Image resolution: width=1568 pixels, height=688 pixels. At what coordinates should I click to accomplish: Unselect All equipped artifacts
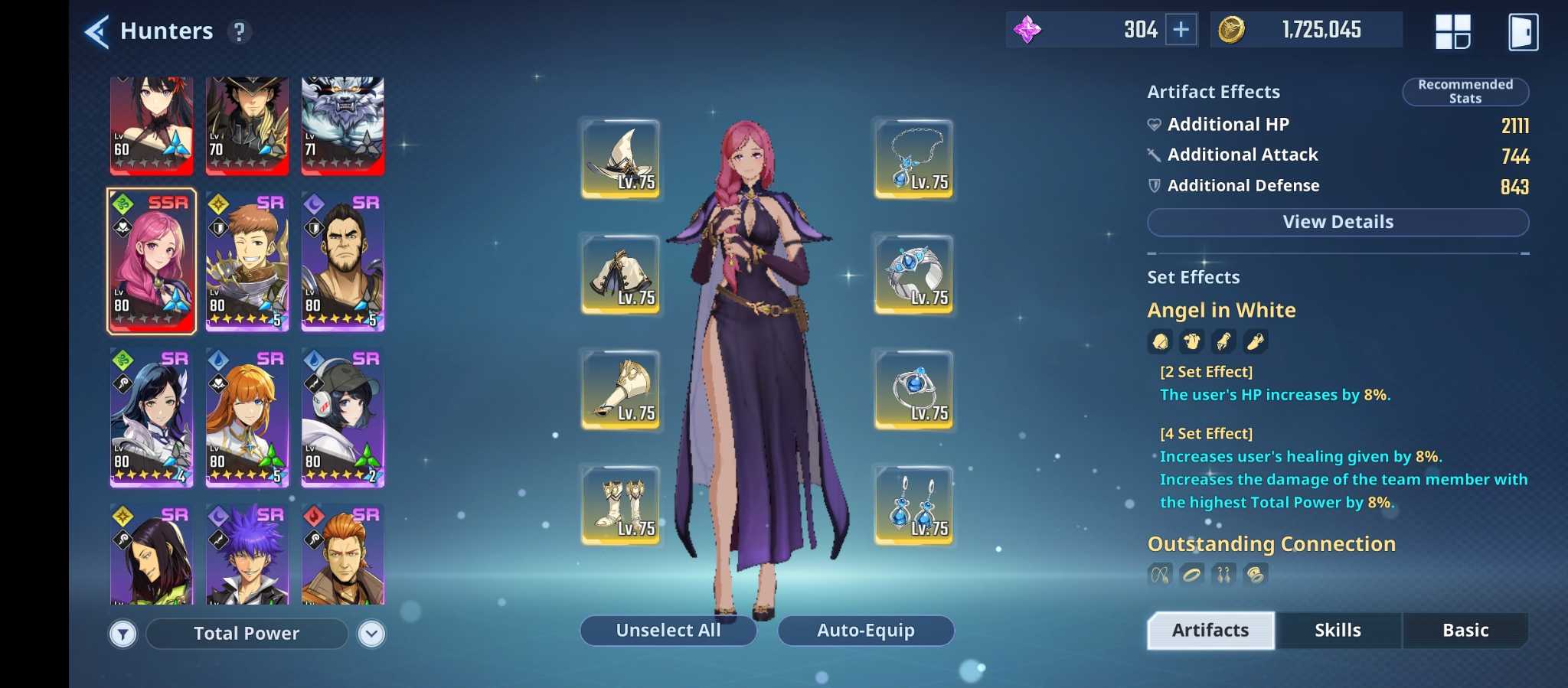(x=668, y=630)
